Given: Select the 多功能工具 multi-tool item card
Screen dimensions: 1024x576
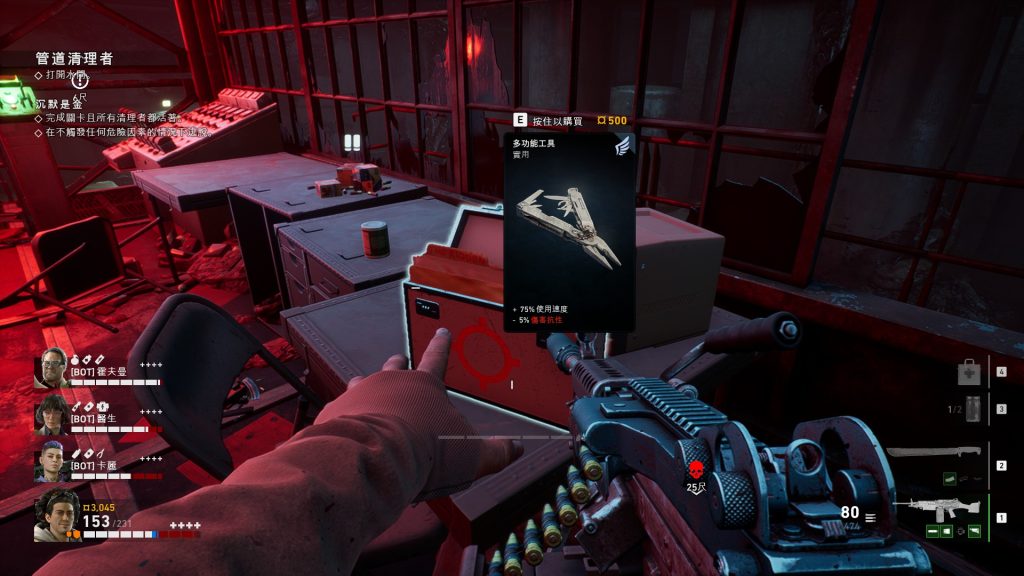Looking at the screenshot, I should click(x=569, y=232).
